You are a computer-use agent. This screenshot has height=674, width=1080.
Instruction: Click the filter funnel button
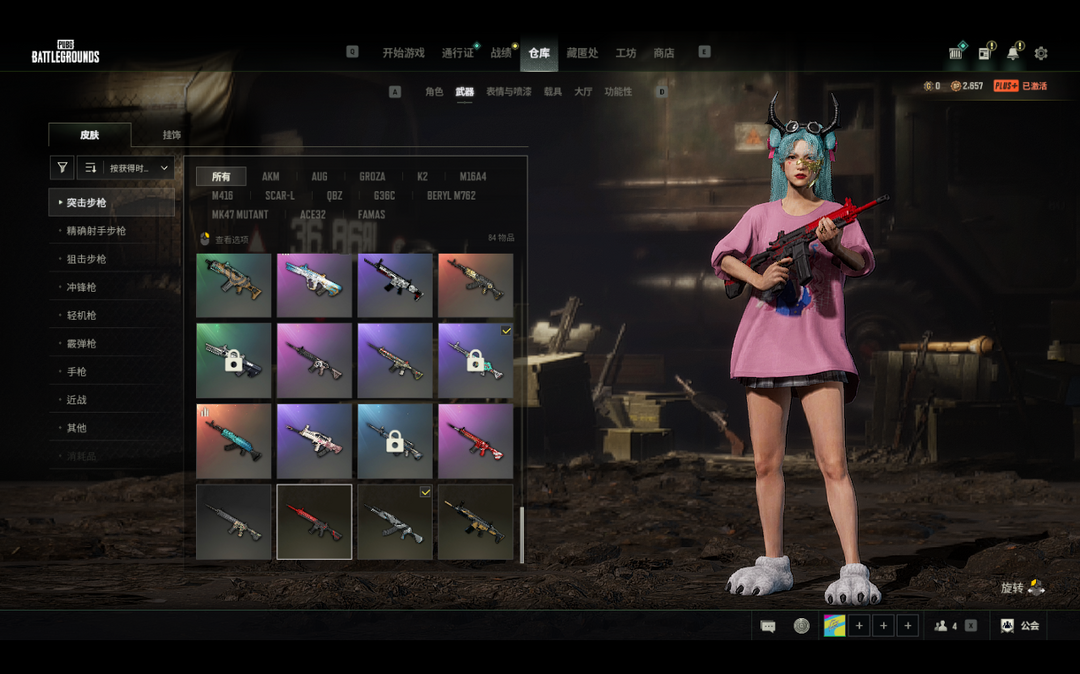coord(62,168)
